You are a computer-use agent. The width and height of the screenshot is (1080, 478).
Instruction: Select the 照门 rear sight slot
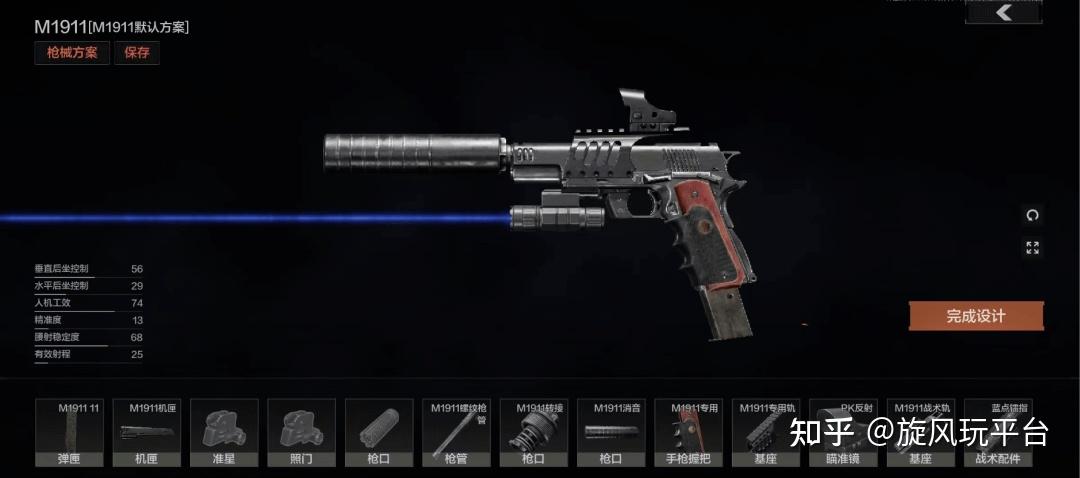(x=301, y=432)
